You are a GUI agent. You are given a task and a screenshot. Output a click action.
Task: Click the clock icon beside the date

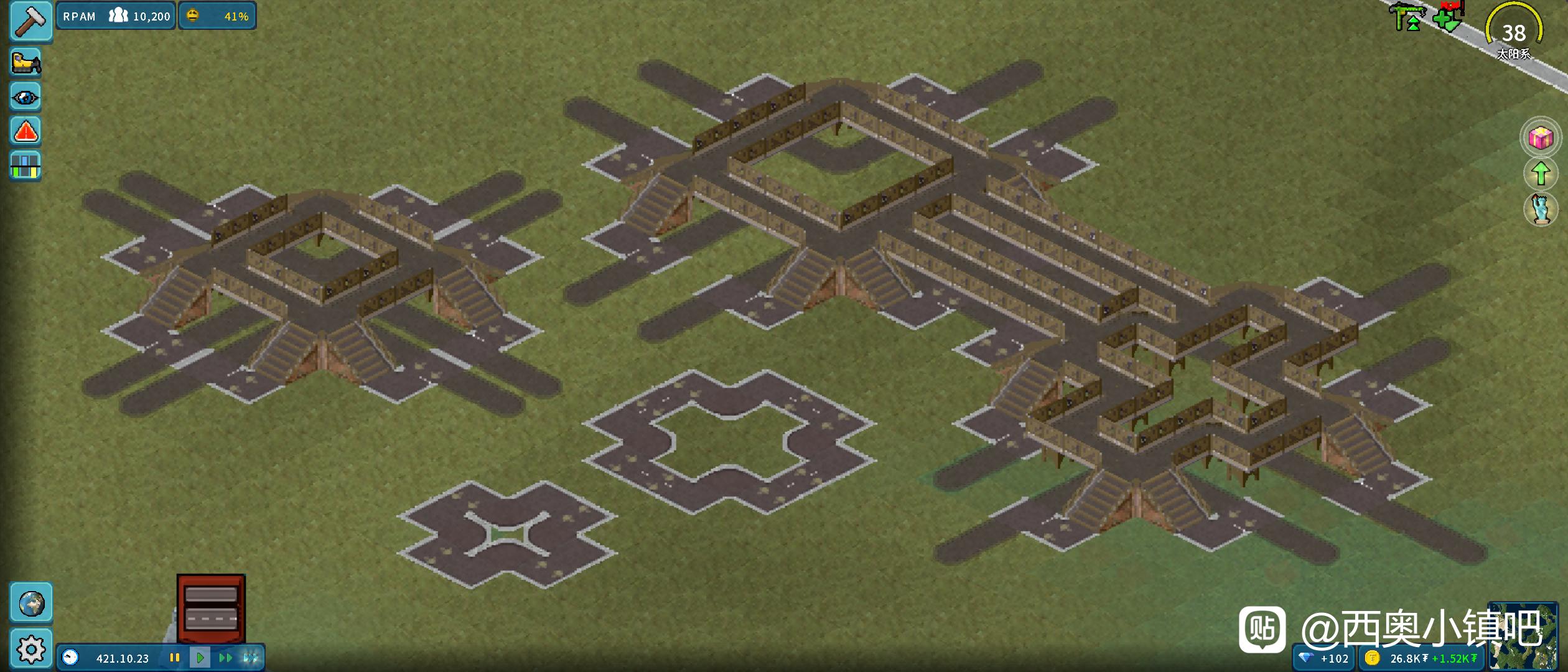pyautogui.click(x=70, y=658)
